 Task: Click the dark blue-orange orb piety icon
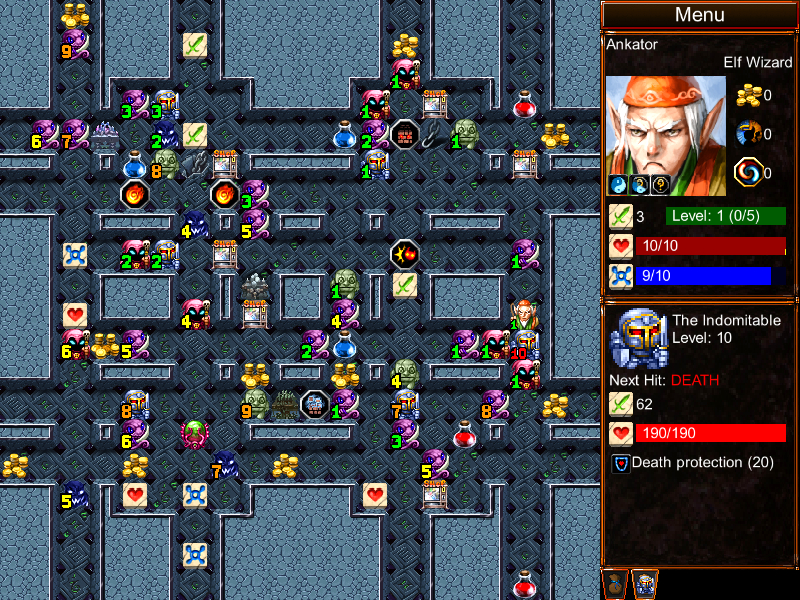[x=749, y=133]
